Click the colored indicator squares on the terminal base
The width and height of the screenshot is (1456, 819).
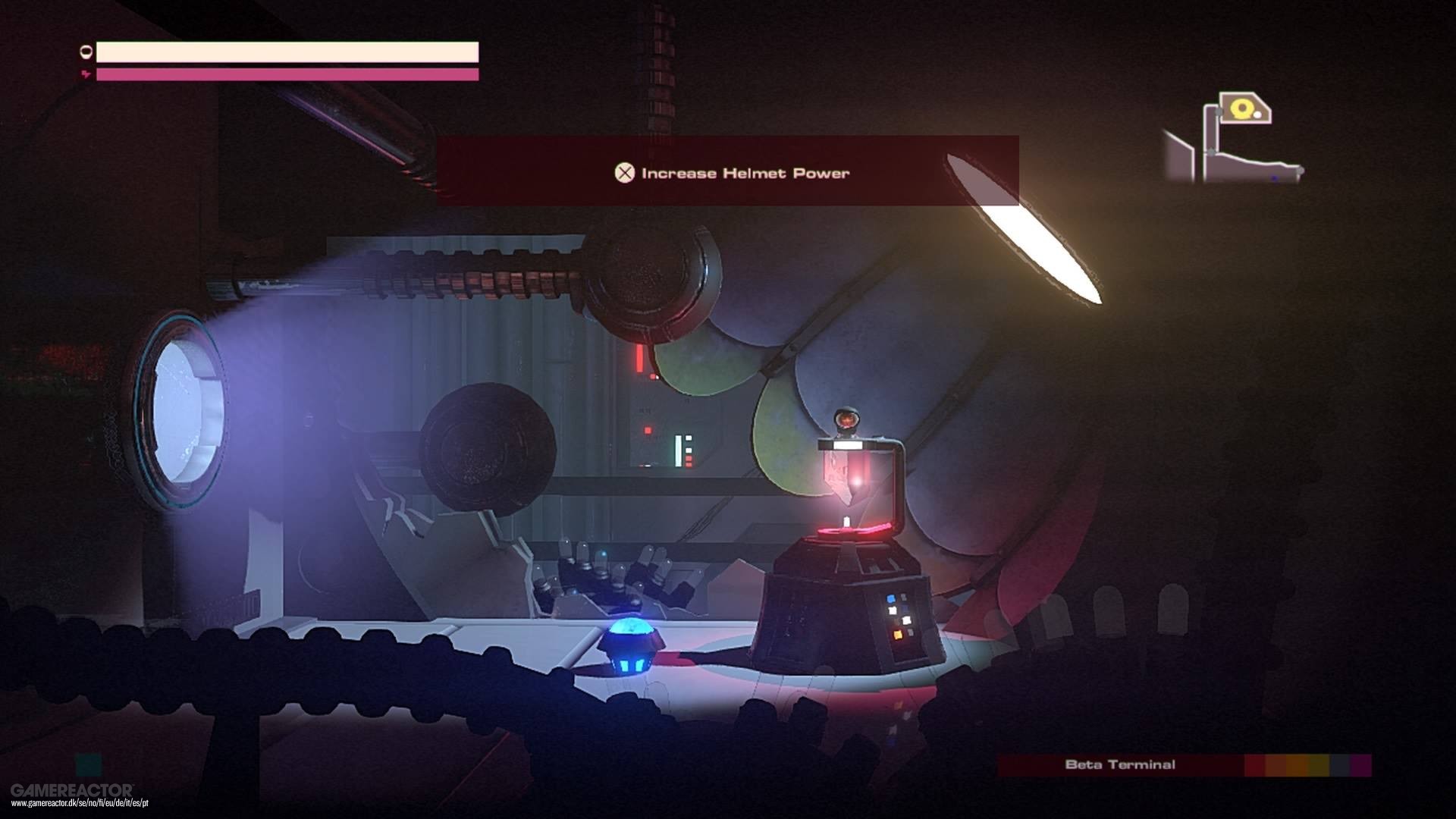[896, 616]
